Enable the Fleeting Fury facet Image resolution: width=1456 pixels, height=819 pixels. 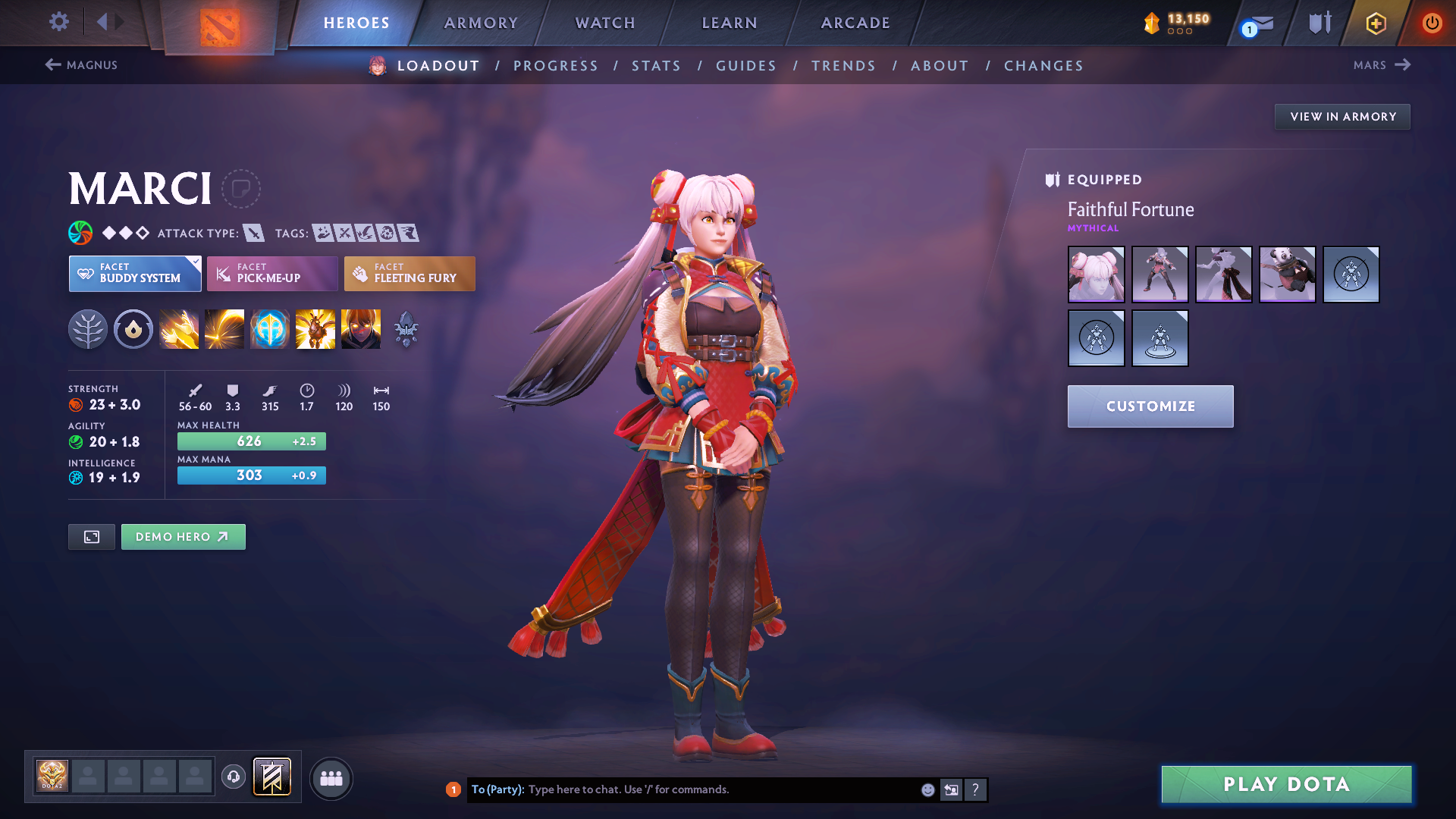pyautogui.click(x=409, y=274)
